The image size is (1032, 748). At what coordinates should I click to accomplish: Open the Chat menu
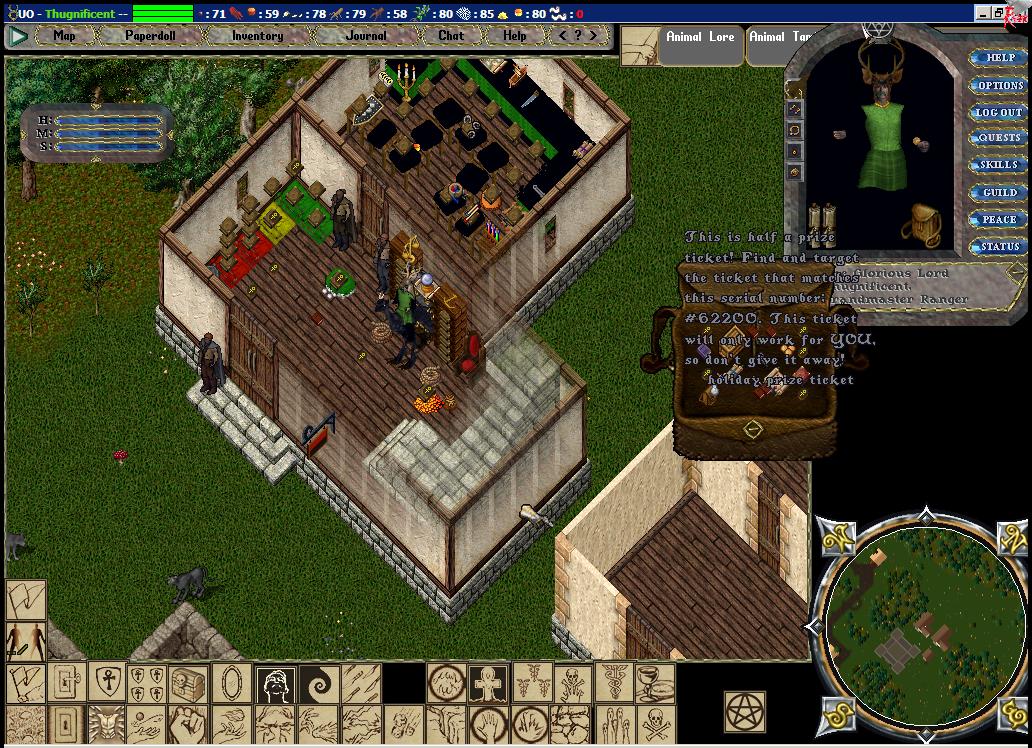pos(451,36)
